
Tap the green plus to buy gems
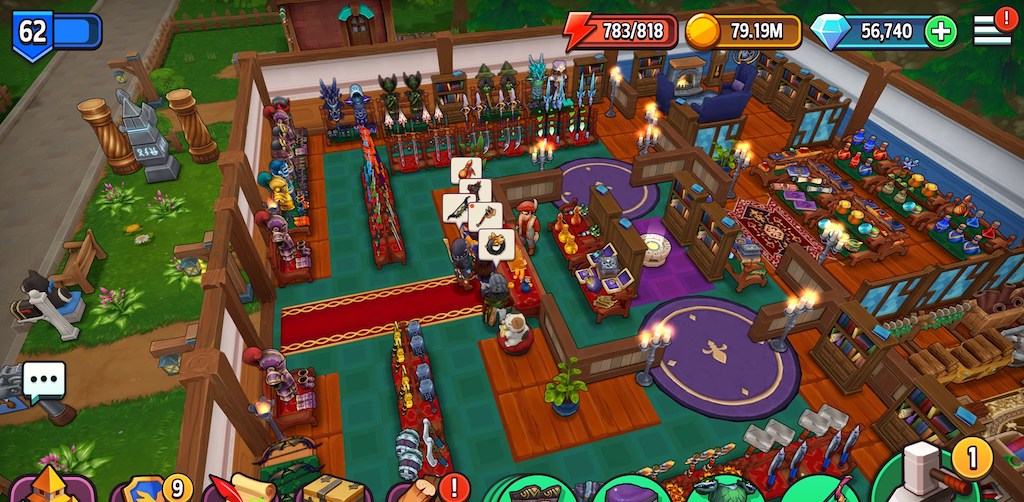click(940, 31)
